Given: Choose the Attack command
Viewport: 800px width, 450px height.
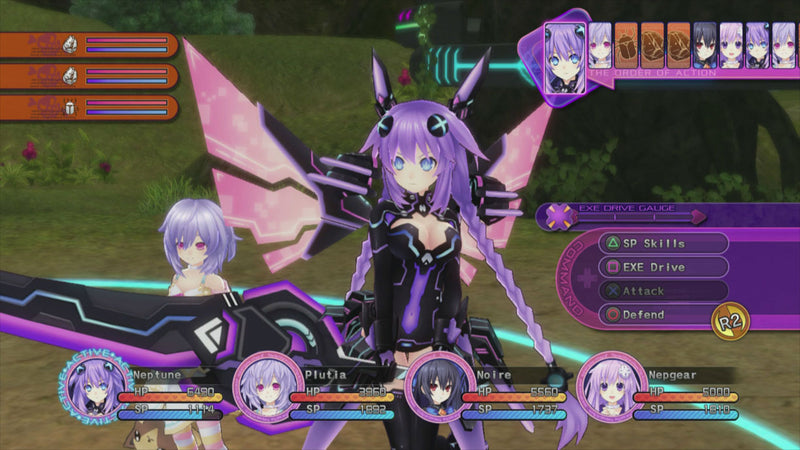Looking at the screenshot, I should click(x=662, y=291).
